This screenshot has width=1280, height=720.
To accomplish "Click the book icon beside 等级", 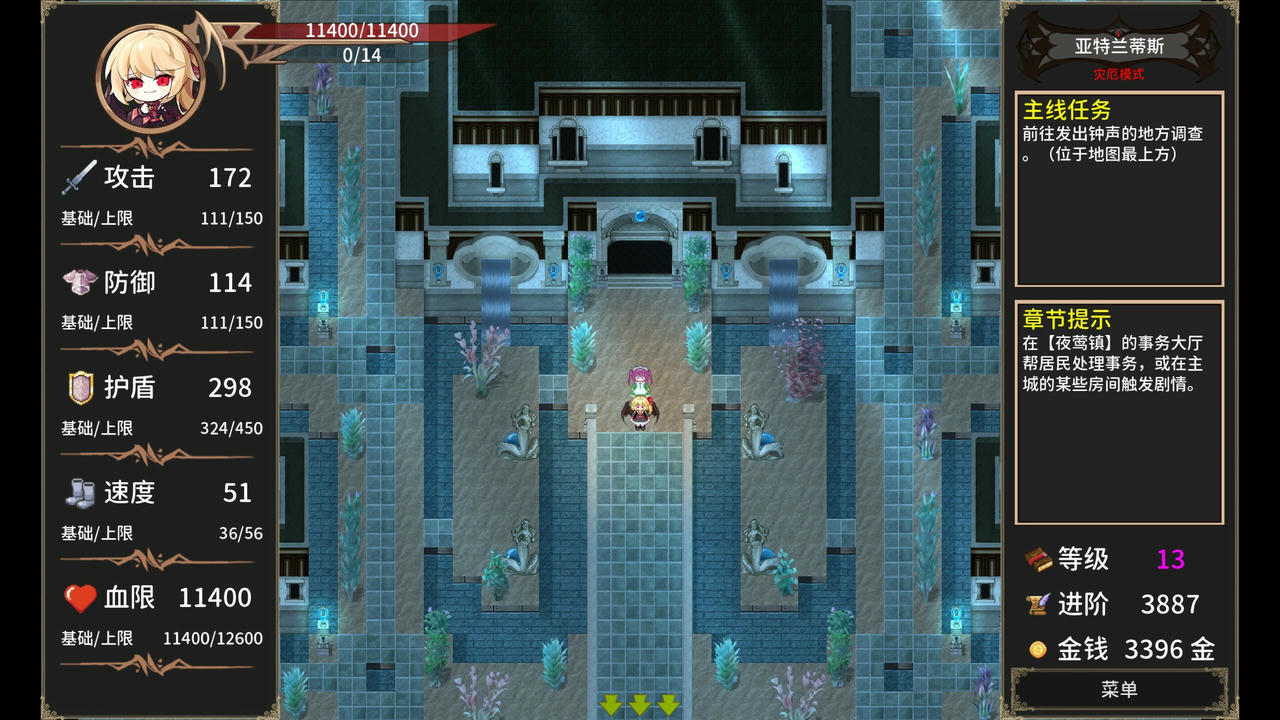I will (x=1040, y=561).
